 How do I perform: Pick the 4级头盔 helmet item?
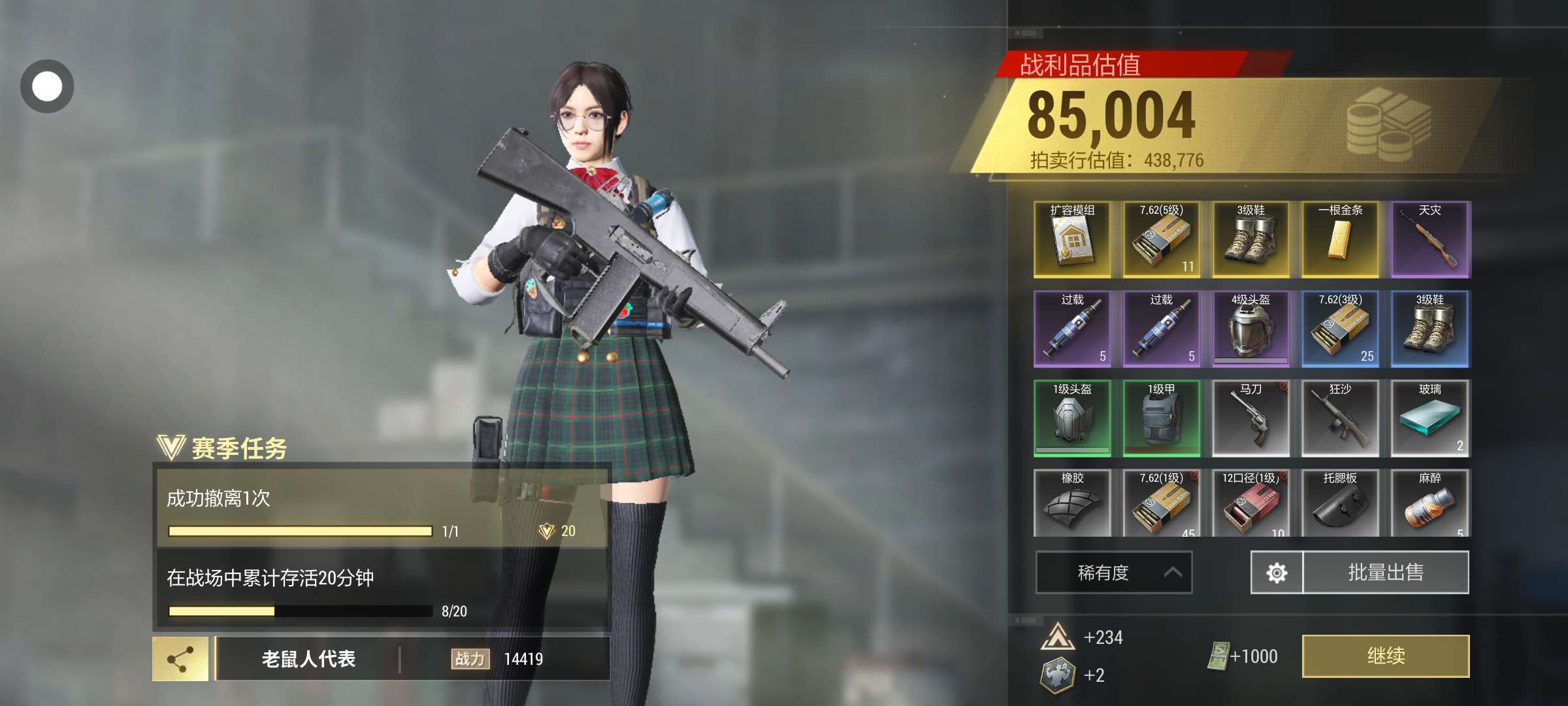(x=1250, y=329)
